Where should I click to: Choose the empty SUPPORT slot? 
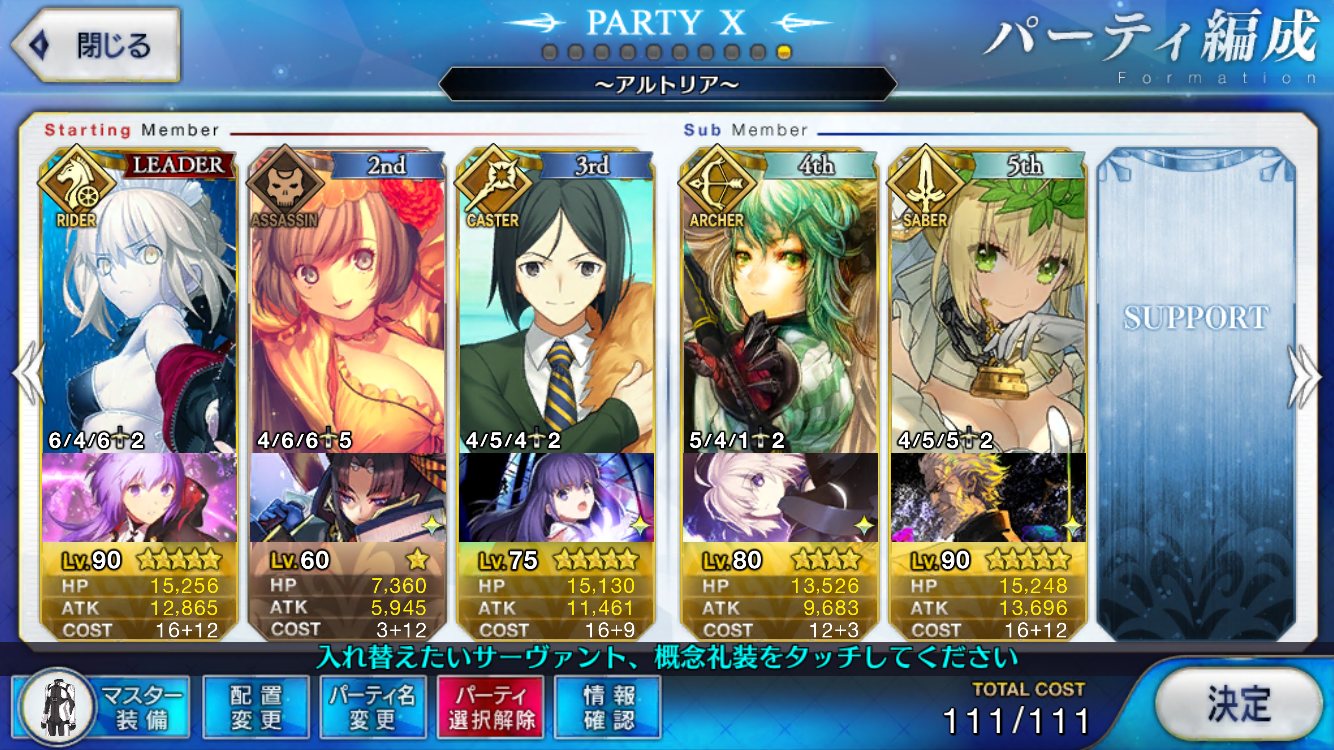point(1195,390)
